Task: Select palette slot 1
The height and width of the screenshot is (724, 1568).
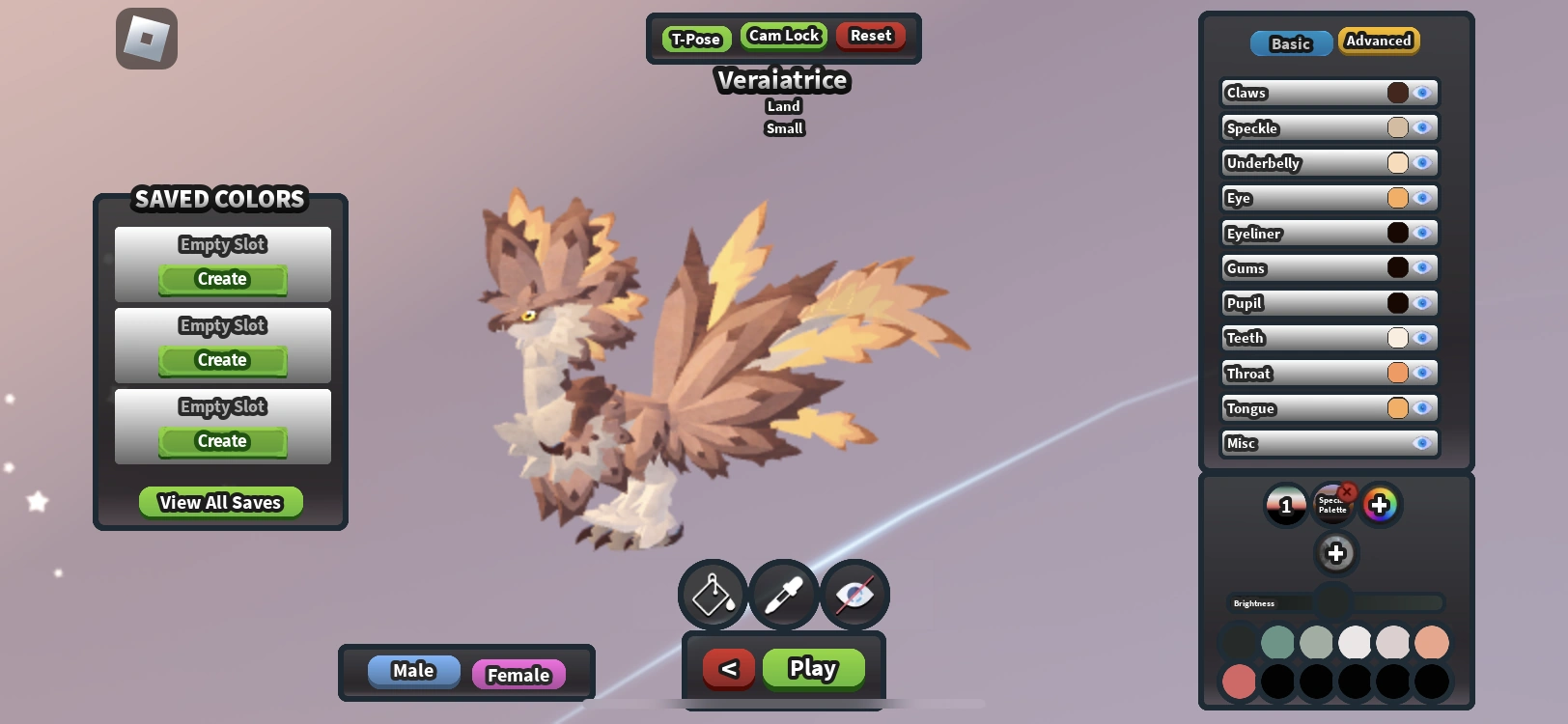Action: pos(1286,504)
